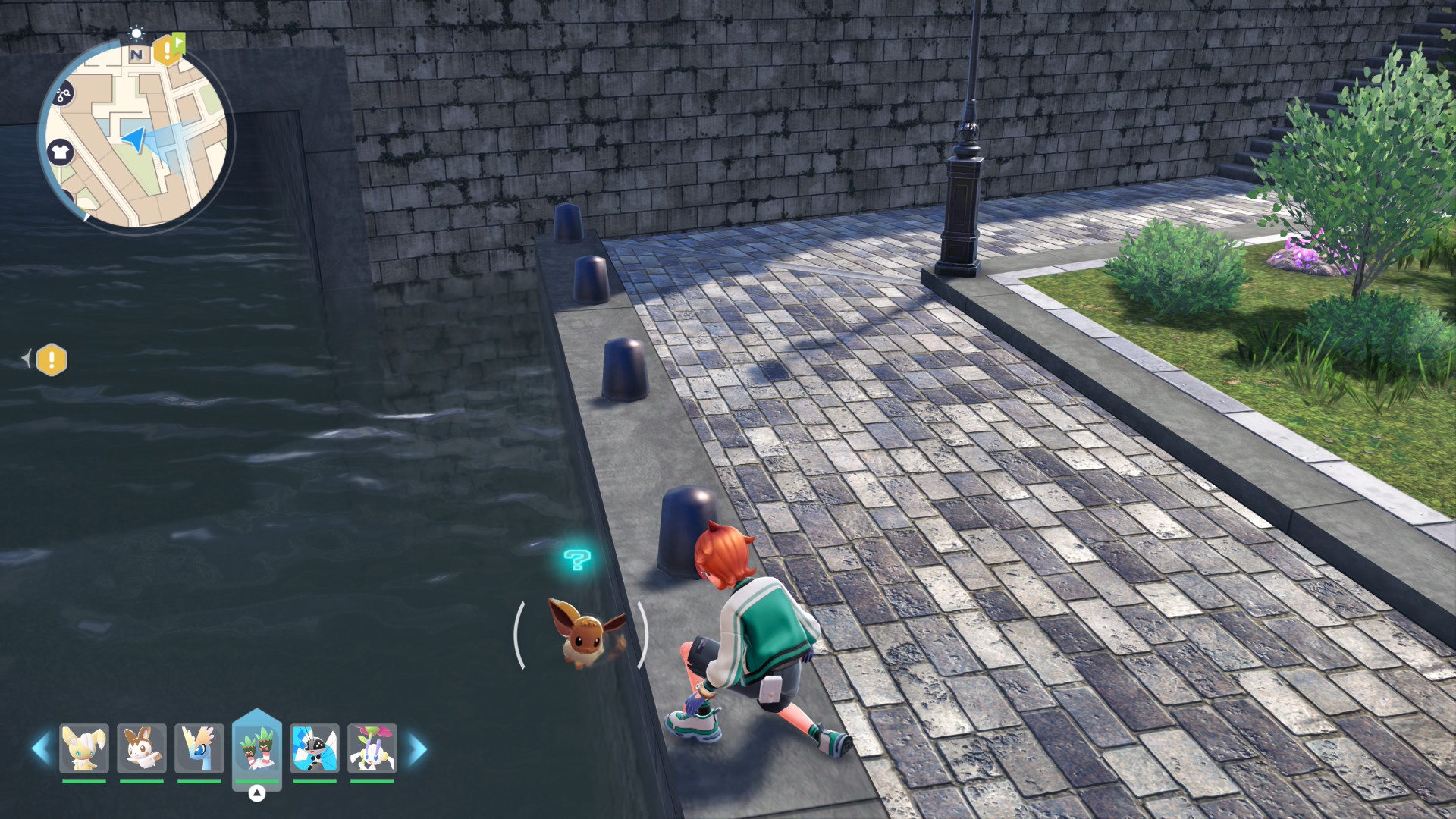Click the flagged quest marker on minimap rim
This screenshot has height=819, width=1456.
(168, 49)
